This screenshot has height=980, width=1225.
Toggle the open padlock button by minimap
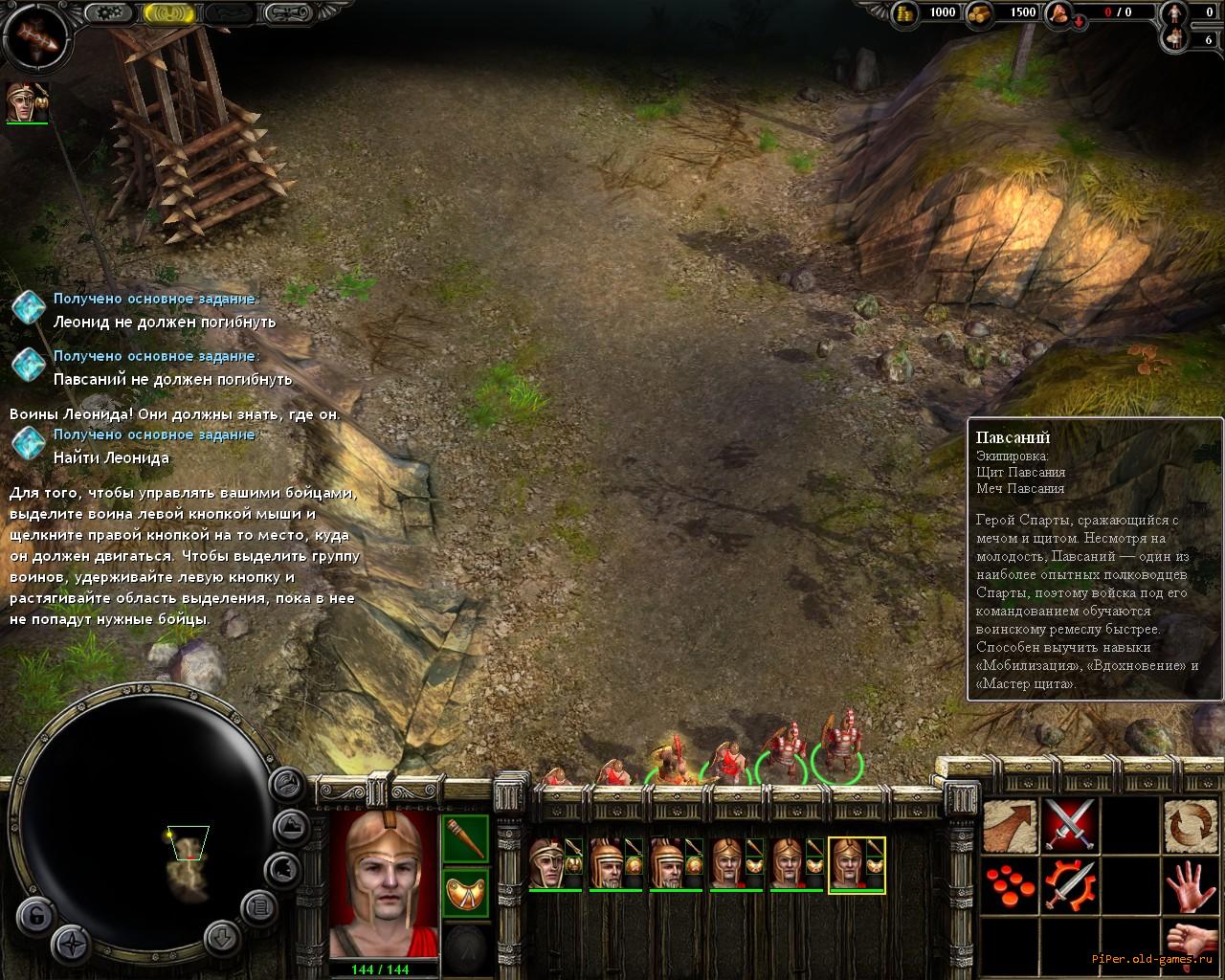pos(34,915)
